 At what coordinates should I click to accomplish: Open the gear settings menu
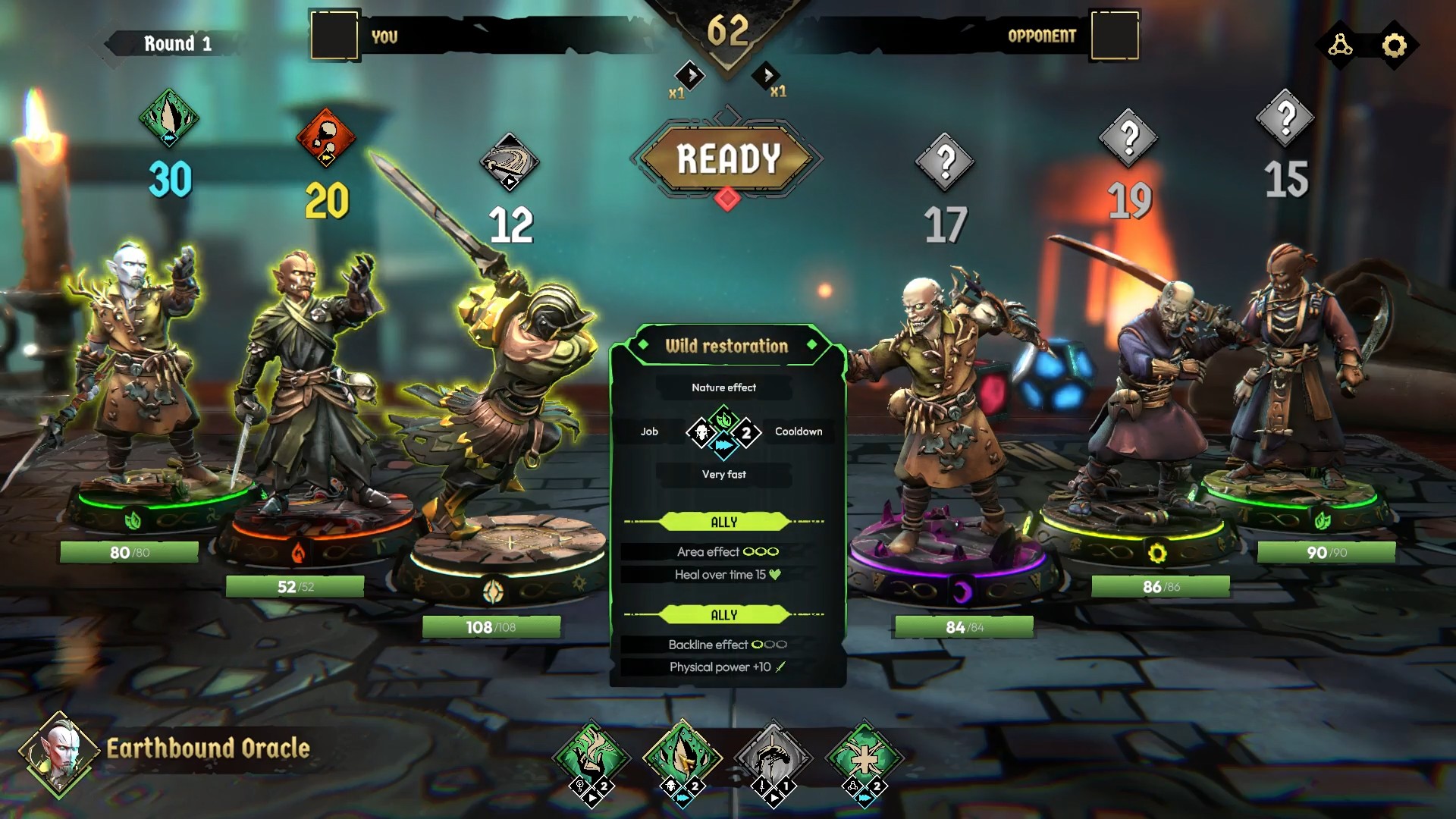tap(1394, 45)
